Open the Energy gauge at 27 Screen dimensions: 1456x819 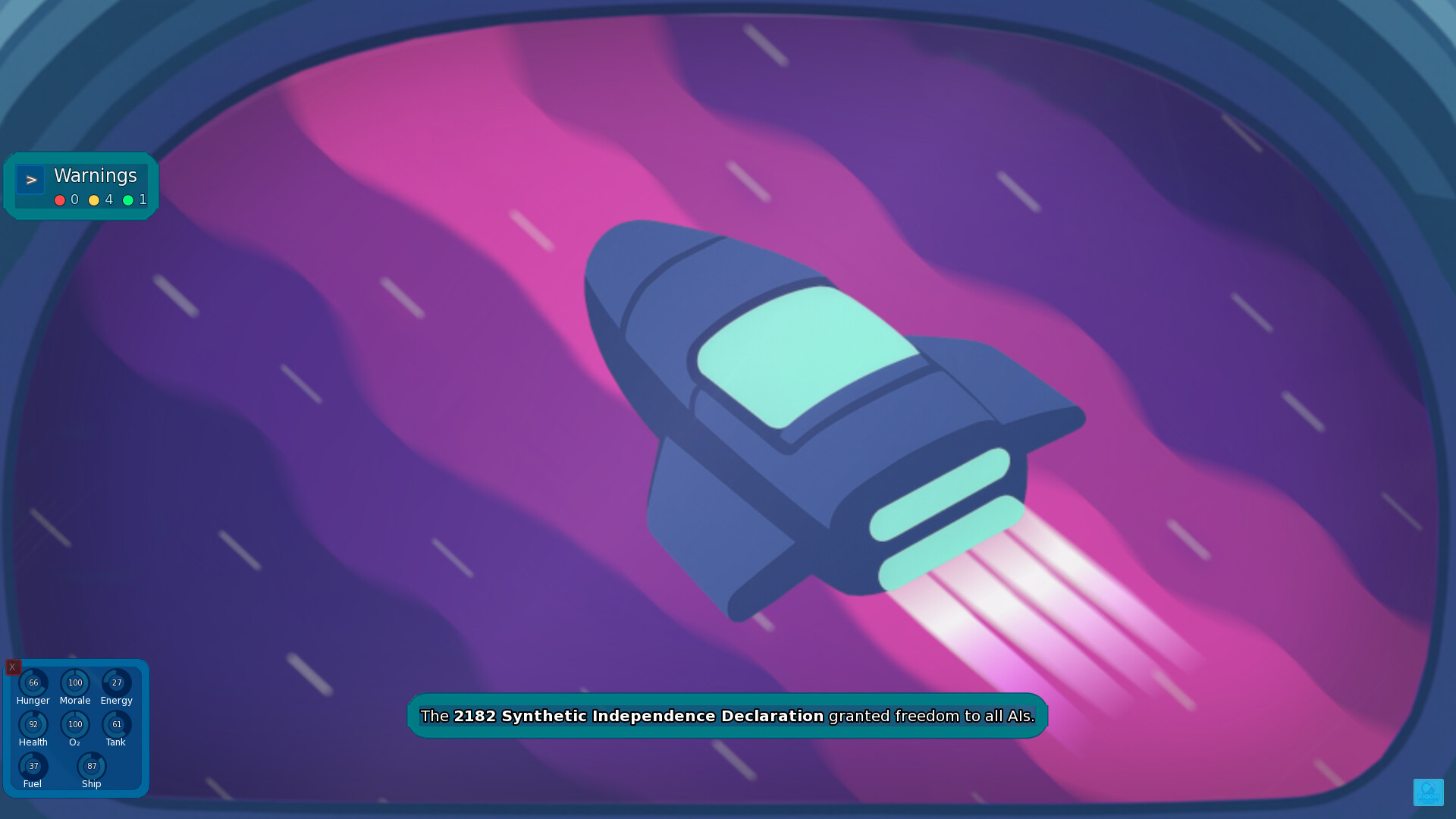(116, 682)
